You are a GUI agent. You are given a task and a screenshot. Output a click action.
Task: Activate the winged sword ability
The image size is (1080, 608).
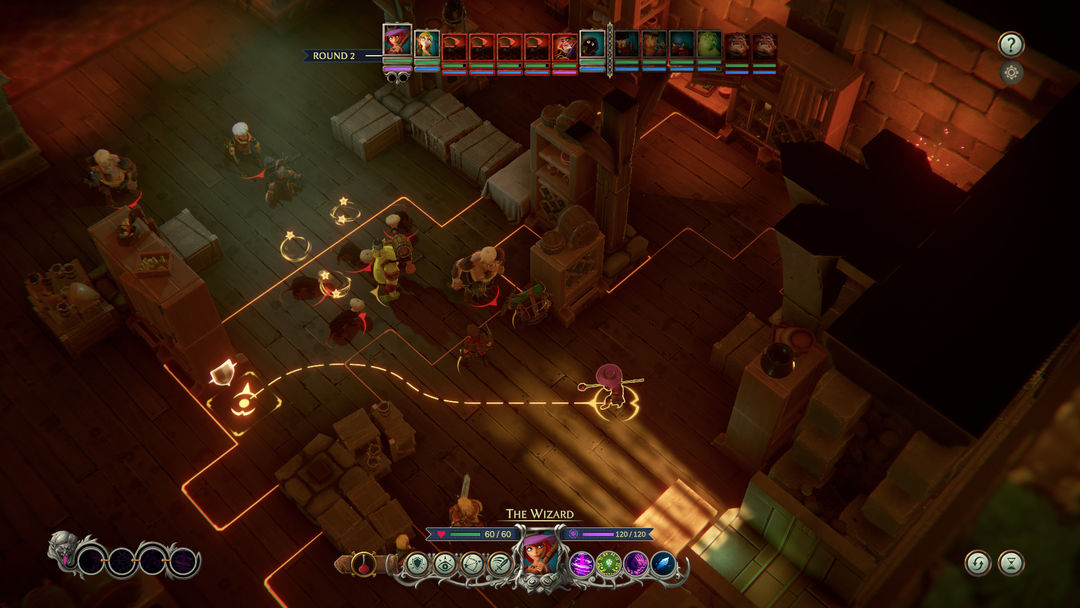coord(499,564)
